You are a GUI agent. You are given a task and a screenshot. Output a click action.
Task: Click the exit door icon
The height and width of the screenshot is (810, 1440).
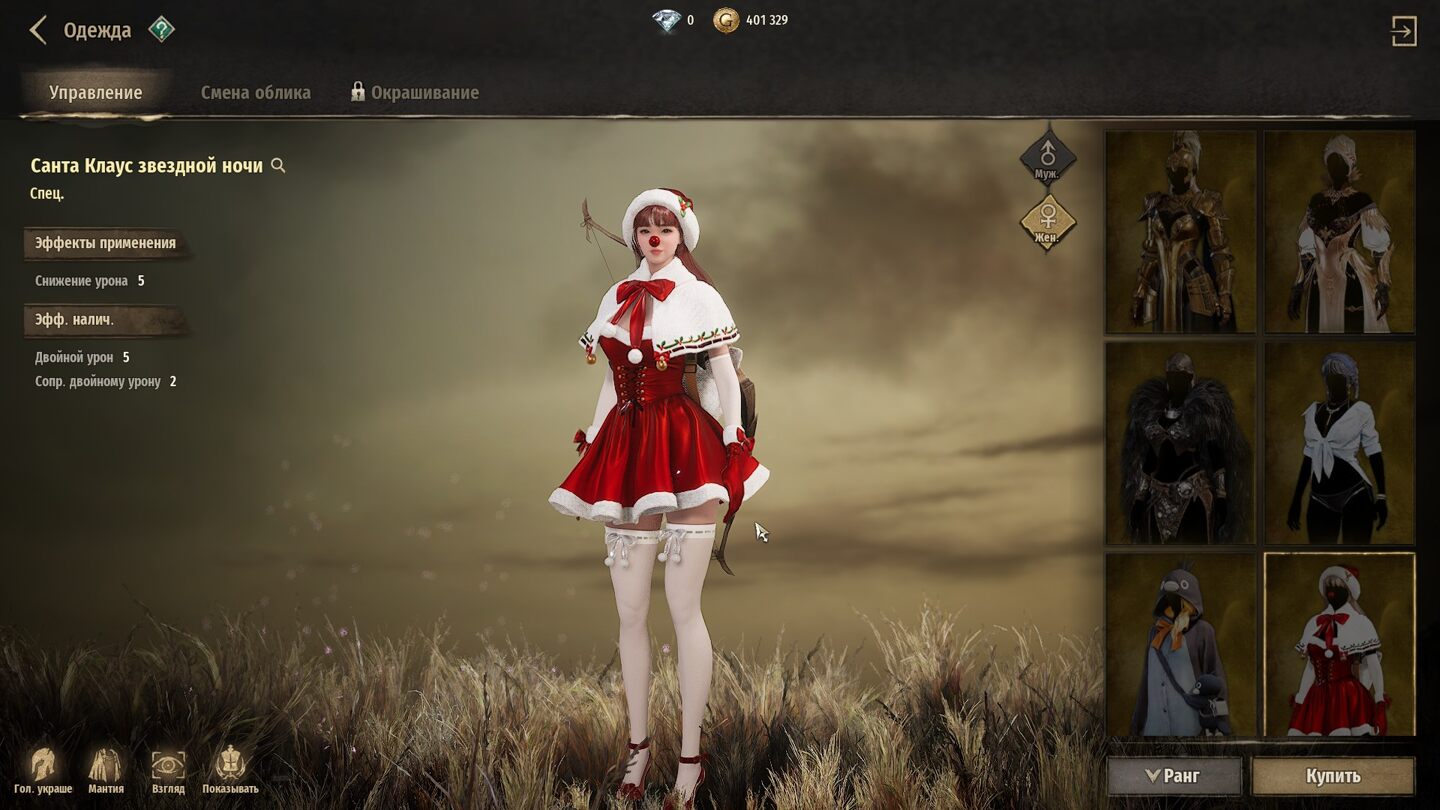[1403, 31]
